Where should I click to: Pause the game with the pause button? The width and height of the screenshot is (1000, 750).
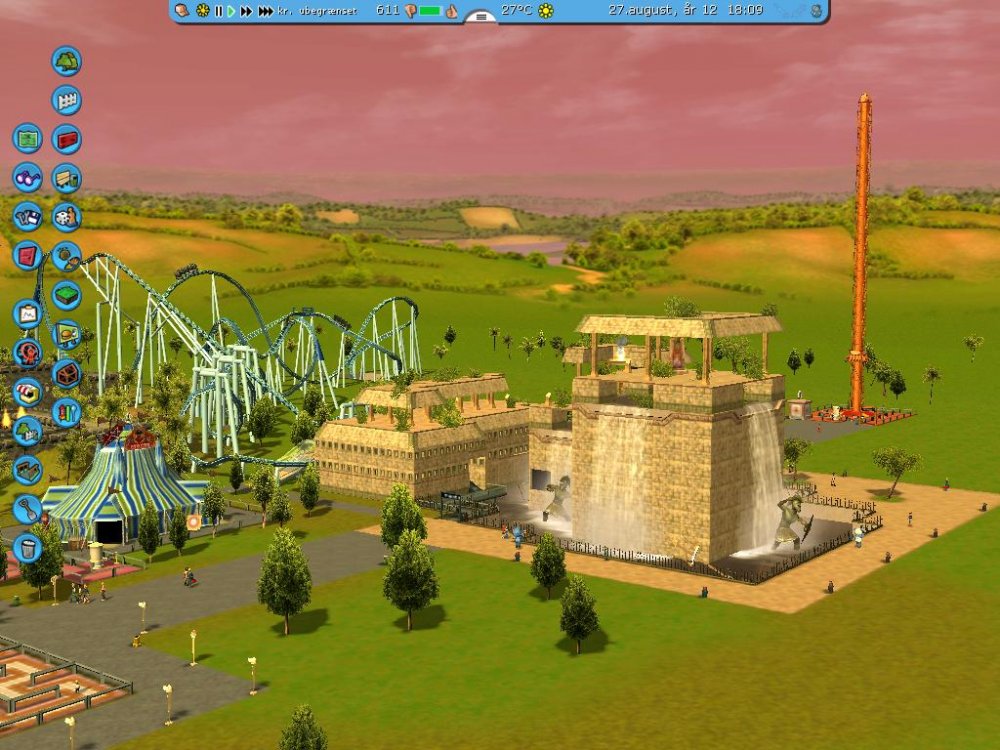(218, 10)
